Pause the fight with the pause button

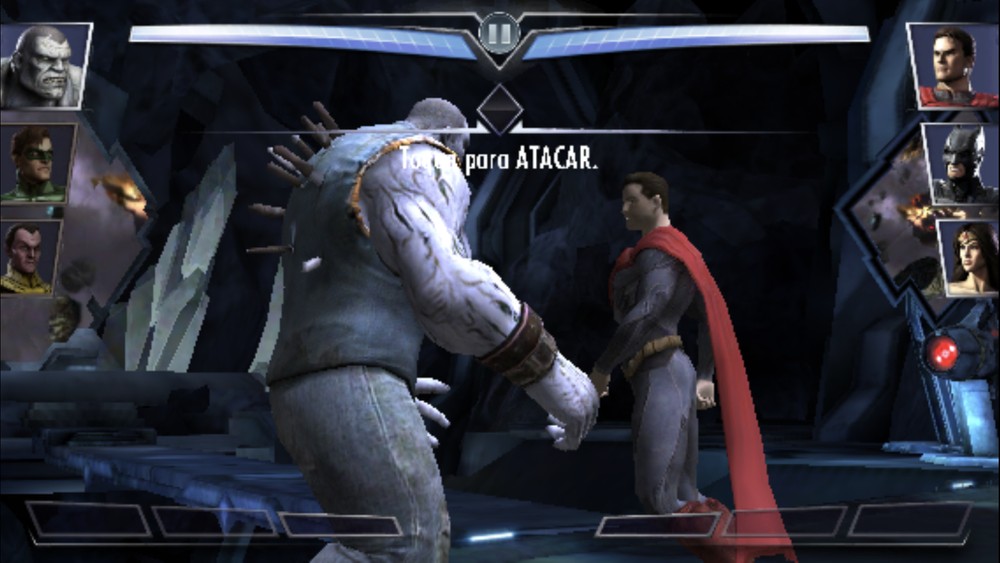pyautogui.click(x=499, y=32)
